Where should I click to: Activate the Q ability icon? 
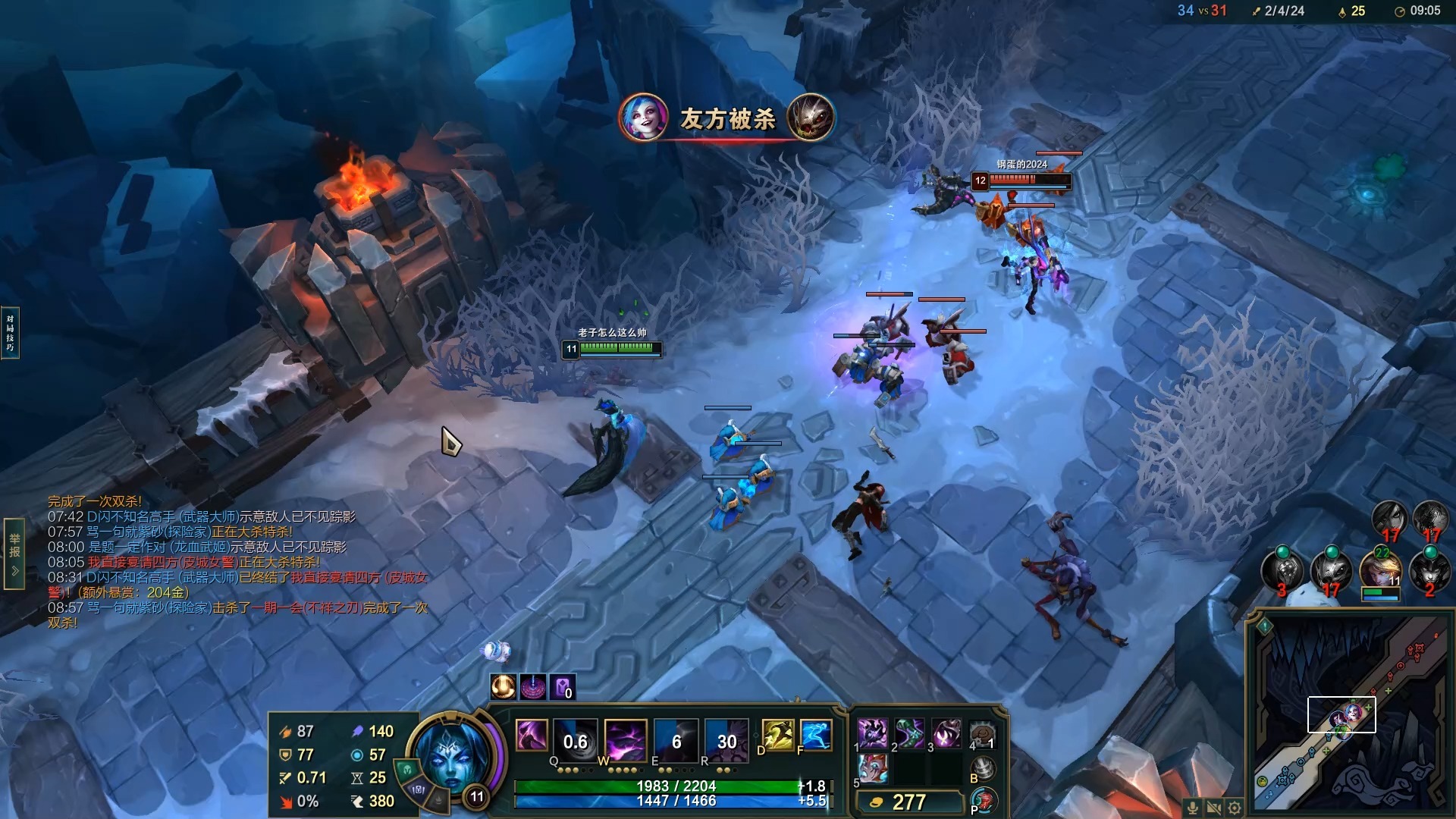click(x=576, y=740)
